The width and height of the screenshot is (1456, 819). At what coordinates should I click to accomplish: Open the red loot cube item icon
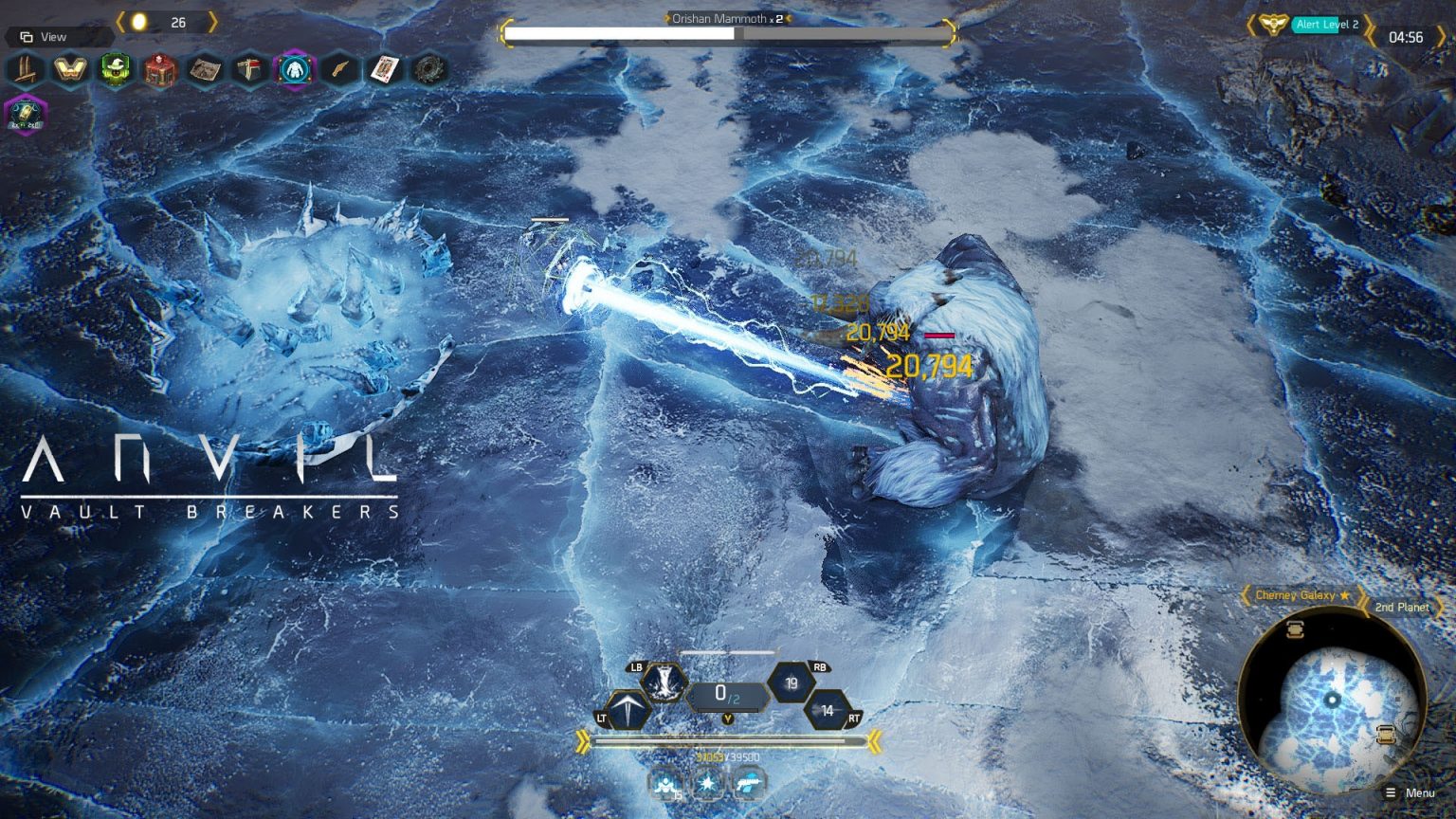(159, 70)
